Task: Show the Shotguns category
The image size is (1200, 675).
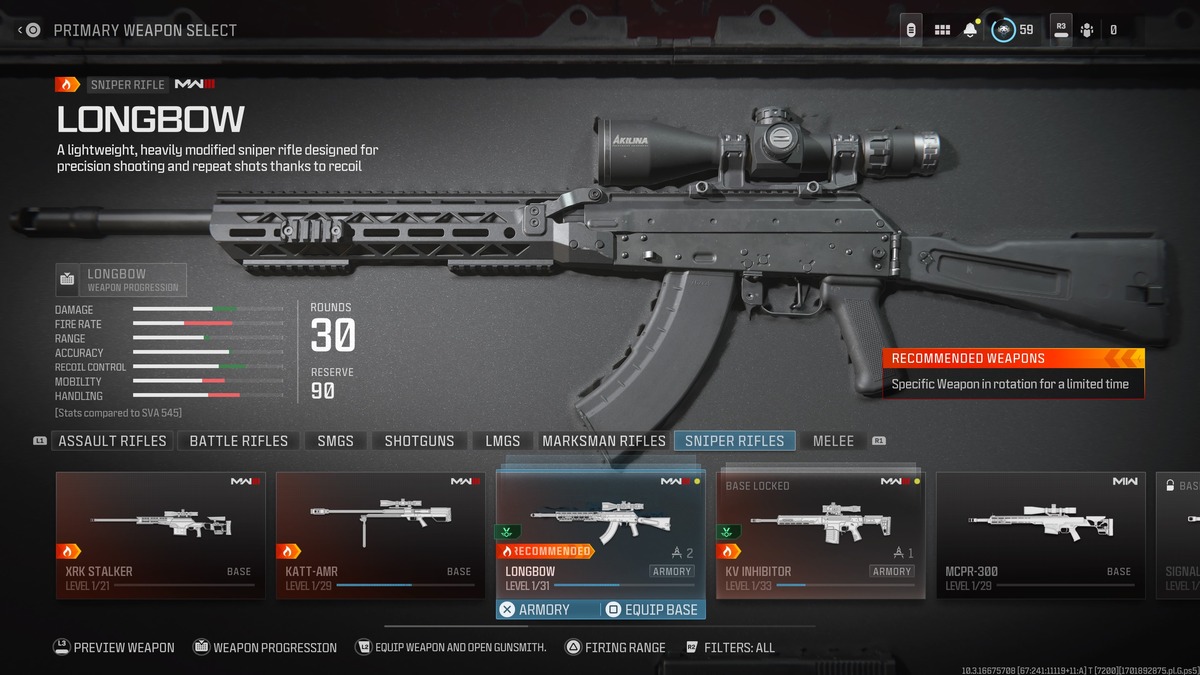Action: pyautogui.click(x=419, y=441)
